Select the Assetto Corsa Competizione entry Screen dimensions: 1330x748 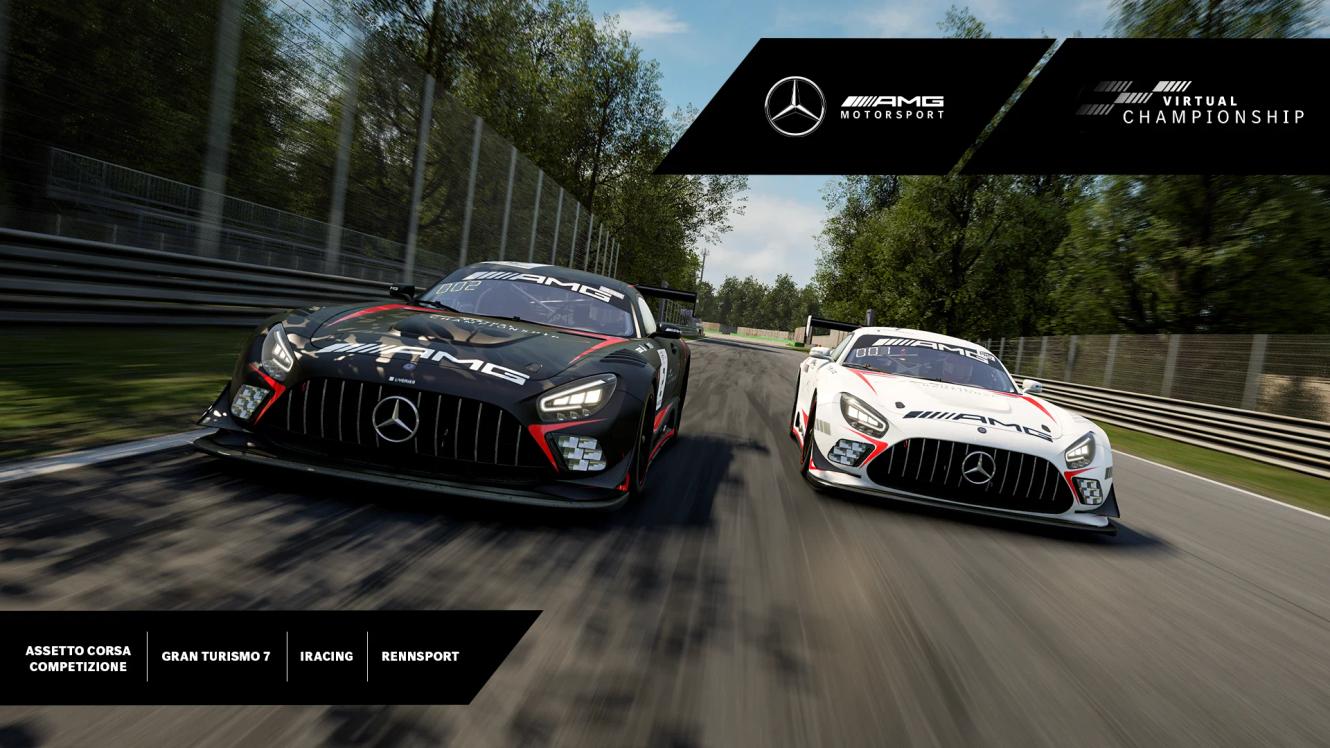(78, 658)
